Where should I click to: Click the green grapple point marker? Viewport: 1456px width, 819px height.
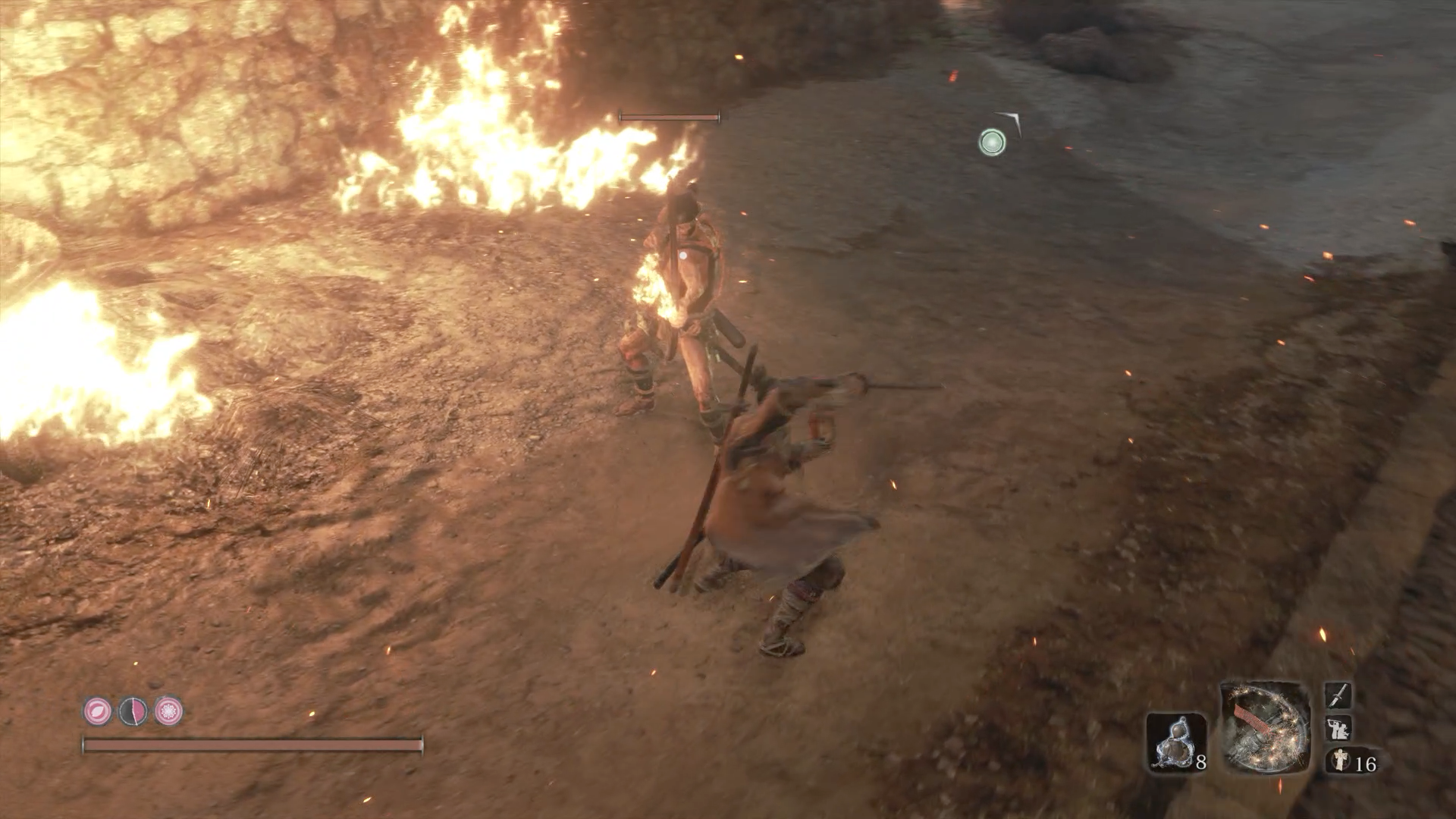click(992, 142)
